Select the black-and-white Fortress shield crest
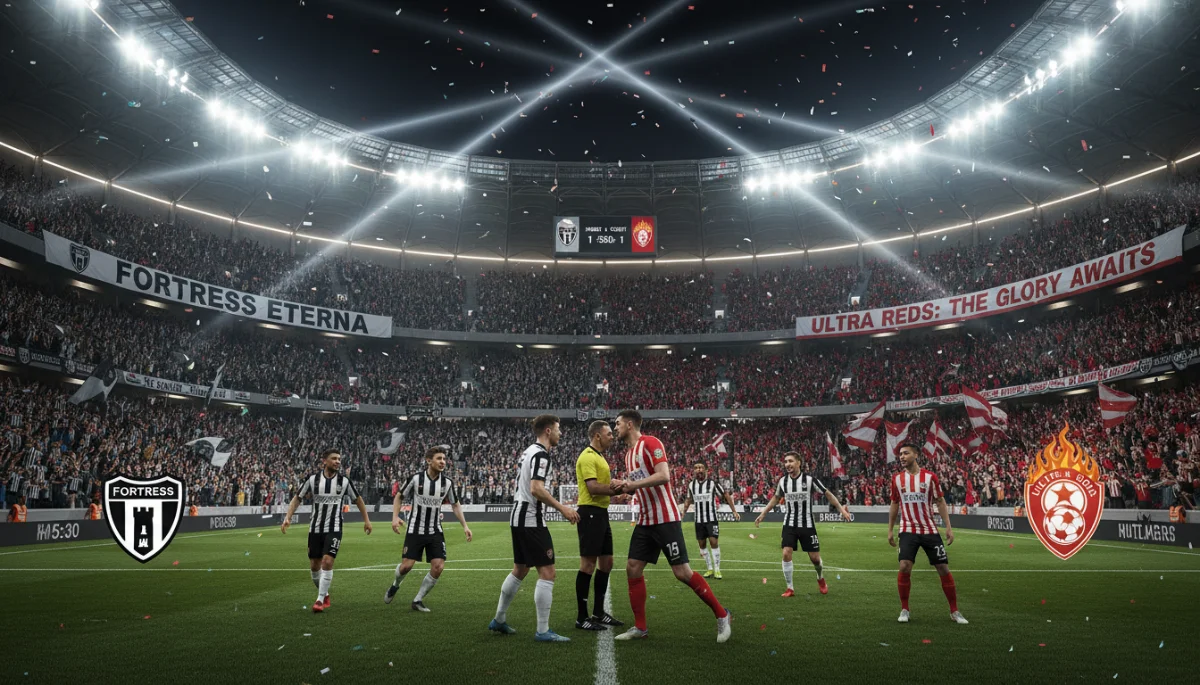The width and height of the screenshot is (1200, 685). coord(144,515)
